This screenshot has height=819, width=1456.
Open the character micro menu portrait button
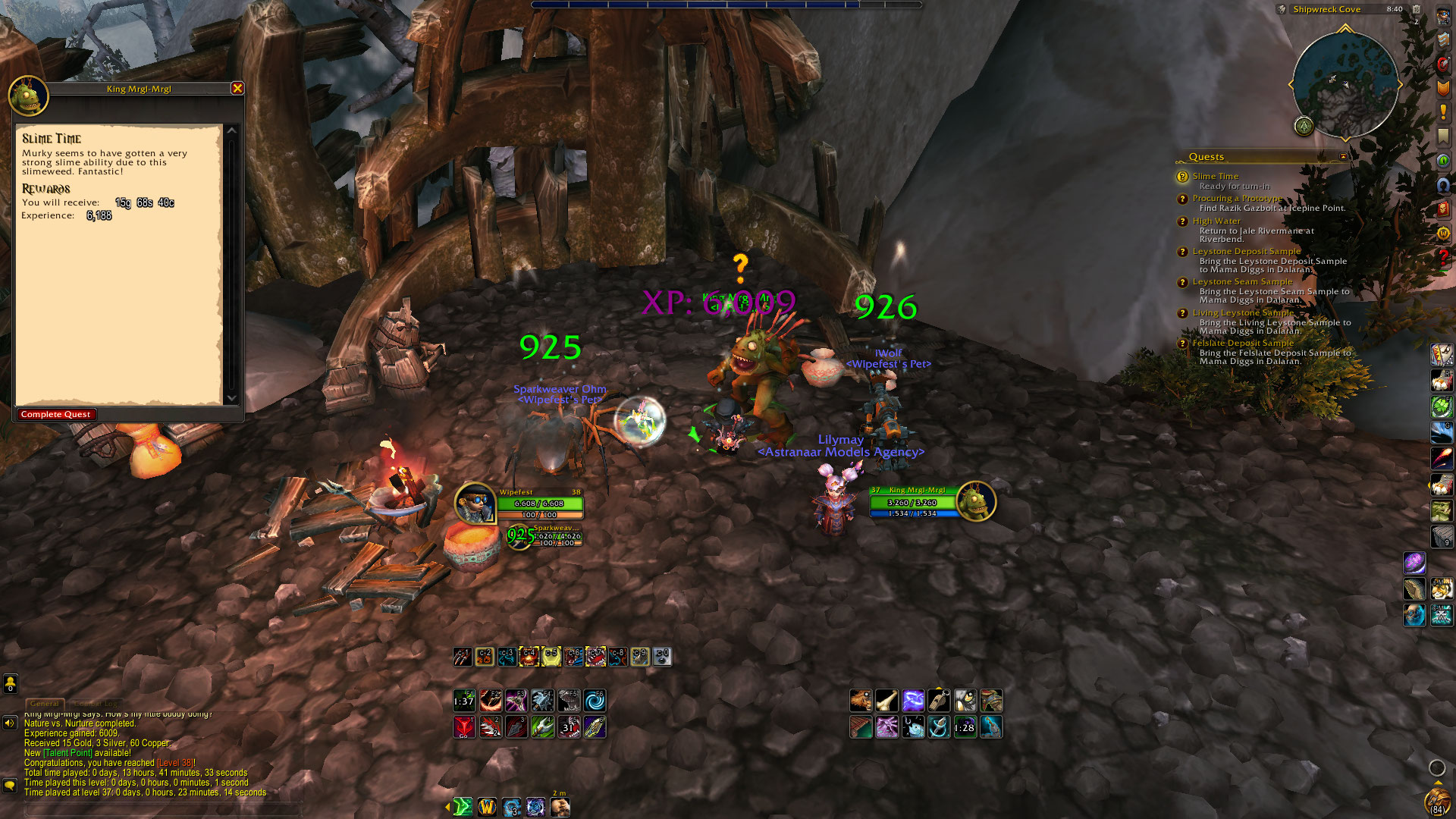1442,17
